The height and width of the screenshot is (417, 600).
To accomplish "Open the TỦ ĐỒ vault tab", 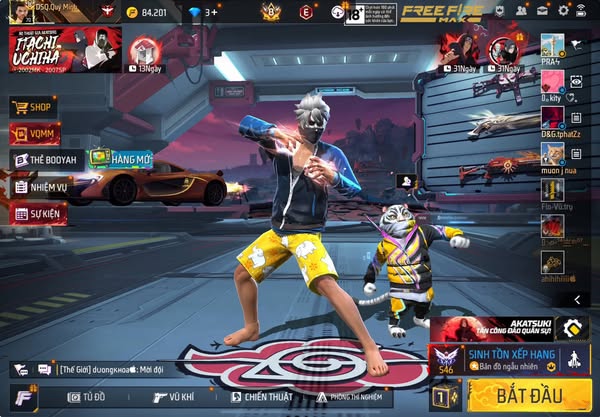I will pos(89,396).
